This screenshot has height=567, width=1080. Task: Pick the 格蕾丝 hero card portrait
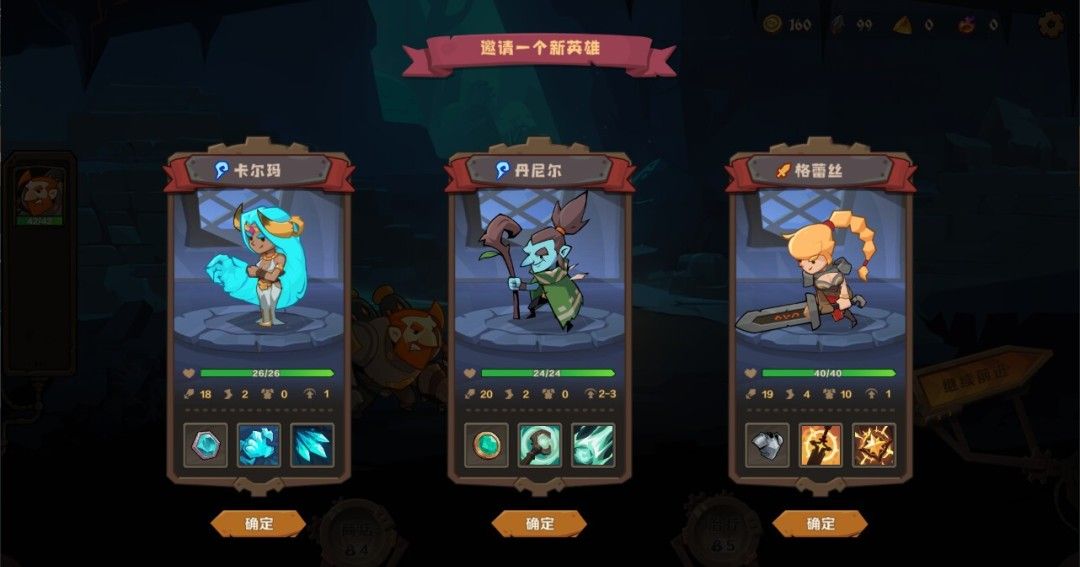pyautogui.click(x=820, y=265)
